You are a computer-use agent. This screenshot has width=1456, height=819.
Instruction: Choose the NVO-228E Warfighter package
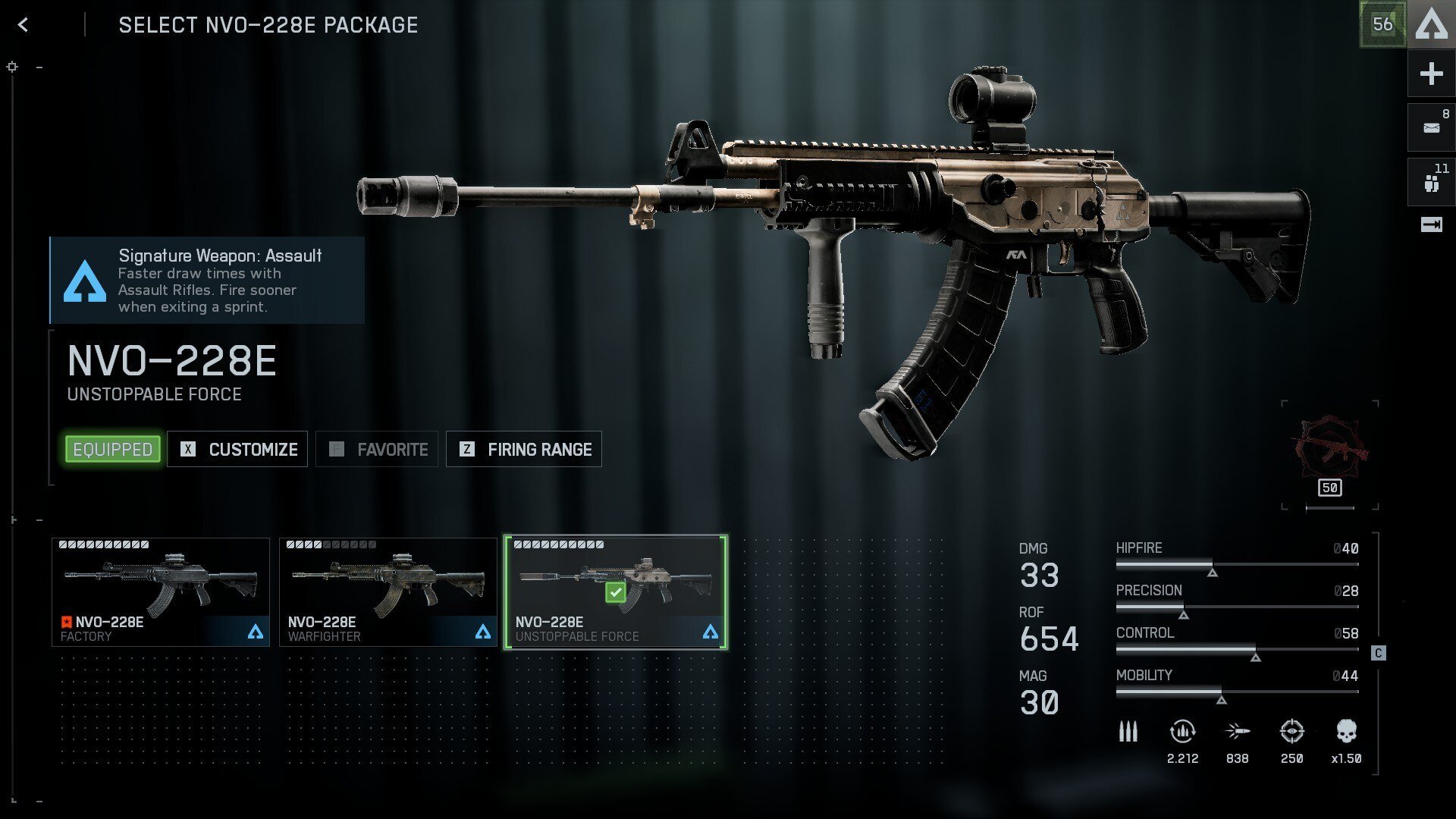[388, 592]
